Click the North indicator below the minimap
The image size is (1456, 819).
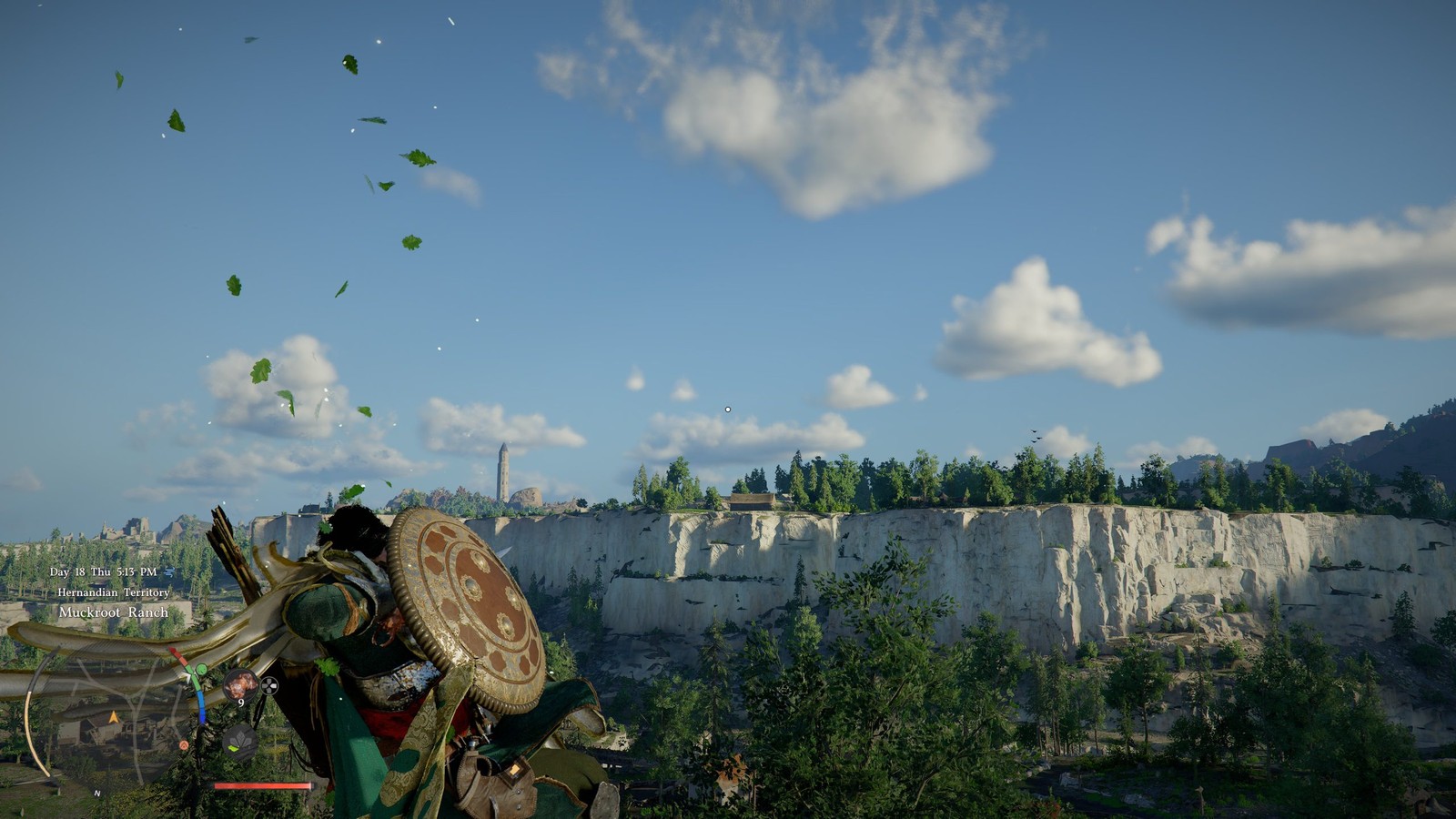96,794
